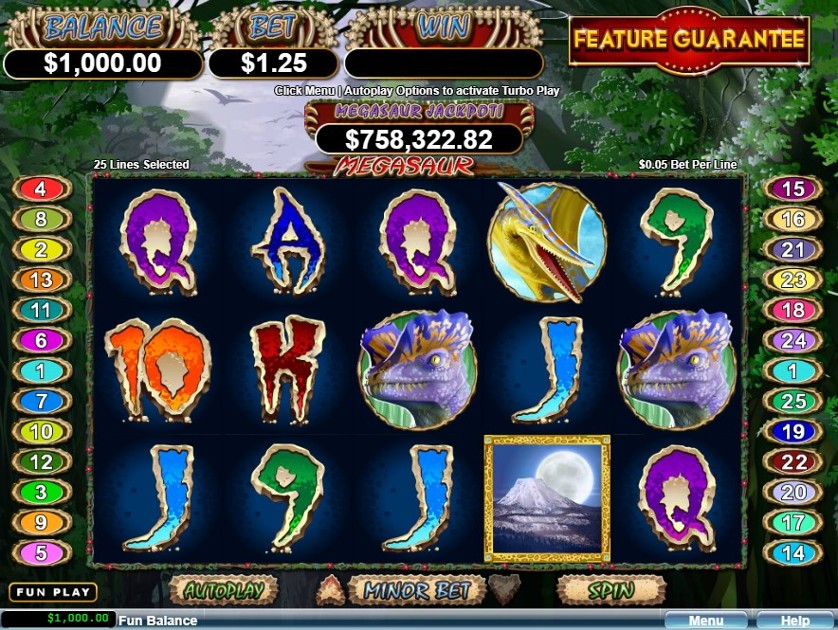The width and height of the screenshot is (838, 630).
Task: Click the Feature Guarantee banner
Action: point(689,40)
